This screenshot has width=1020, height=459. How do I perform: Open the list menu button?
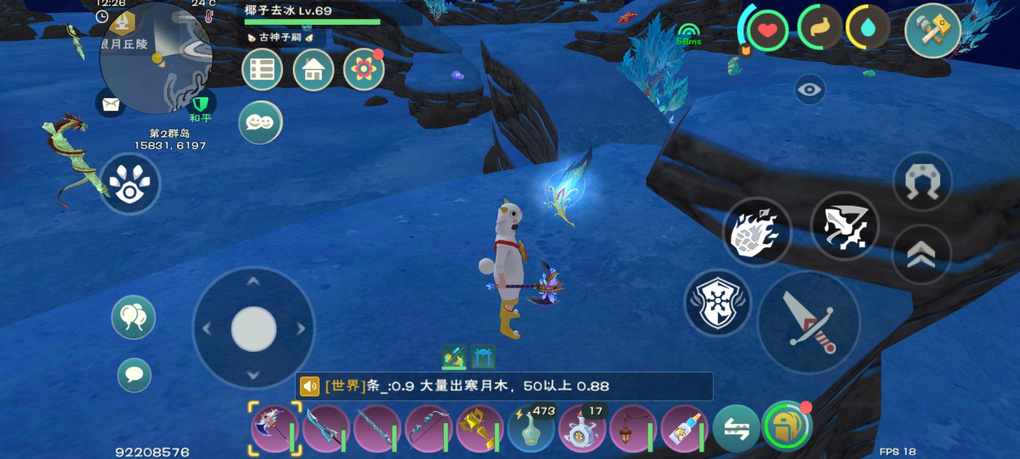tap(263, 70)
